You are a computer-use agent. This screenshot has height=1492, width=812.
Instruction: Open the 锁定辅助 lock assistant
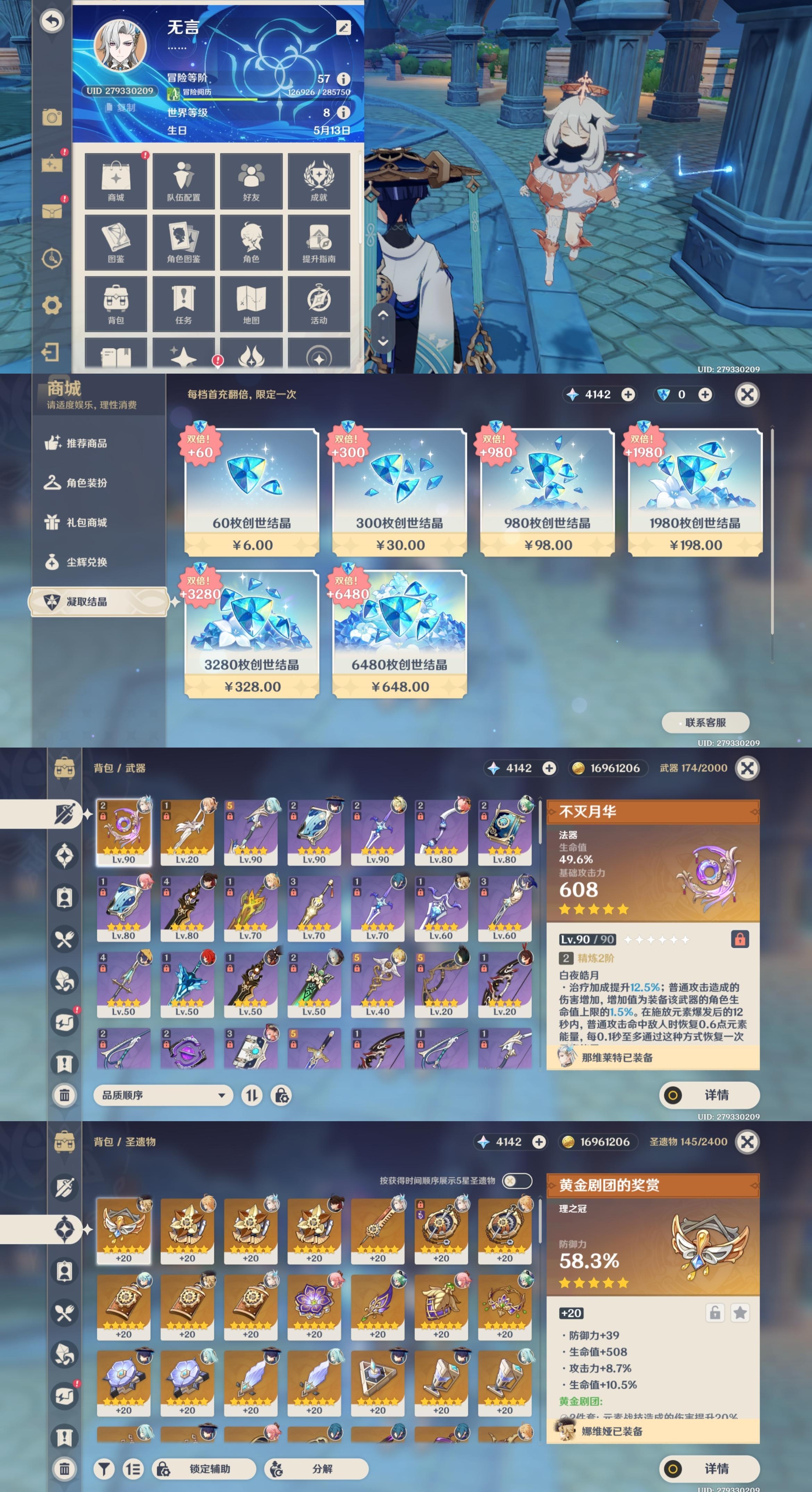[x=204, y=1468]
